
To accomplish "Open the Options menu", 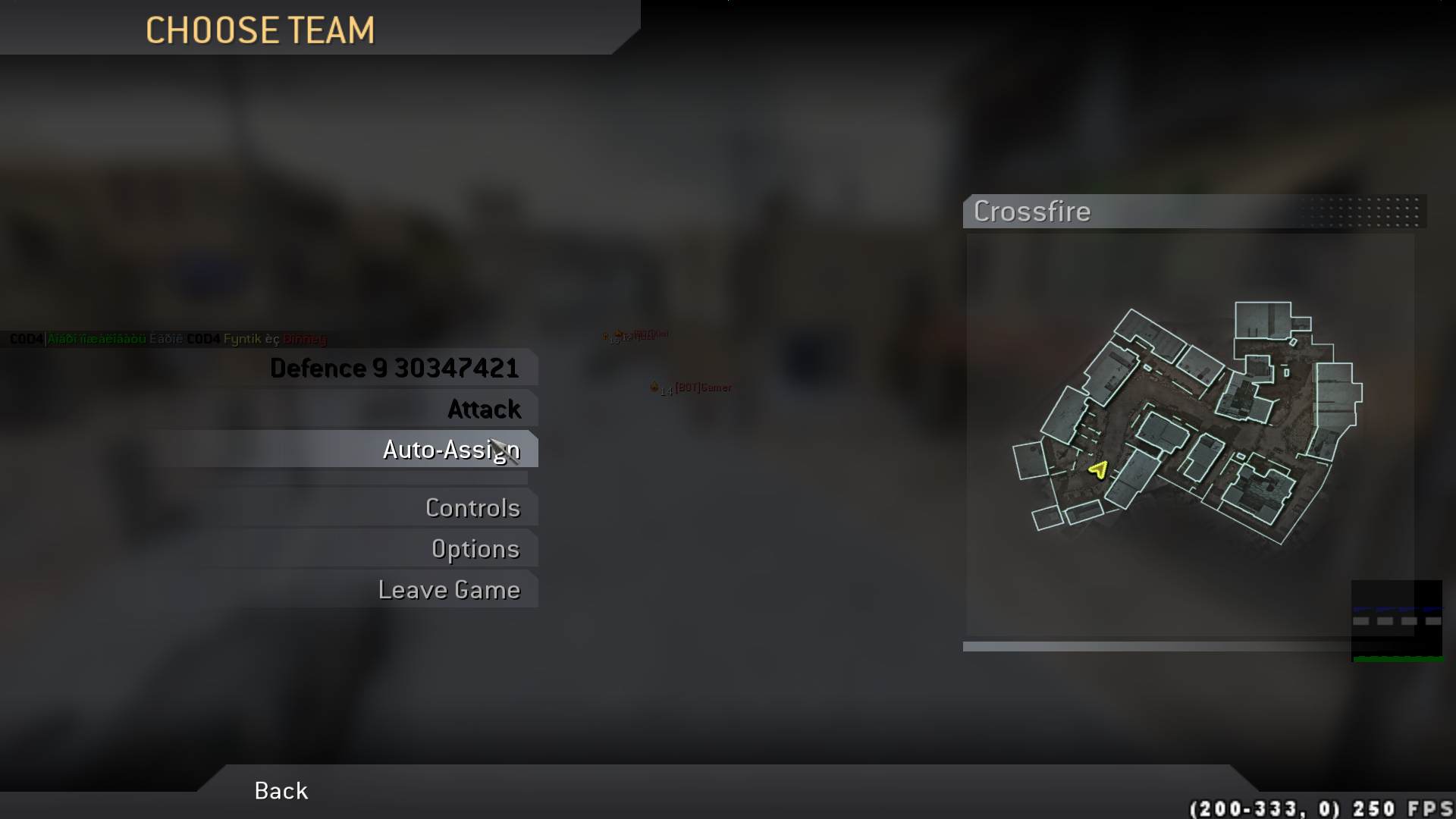I will (475, 549).
